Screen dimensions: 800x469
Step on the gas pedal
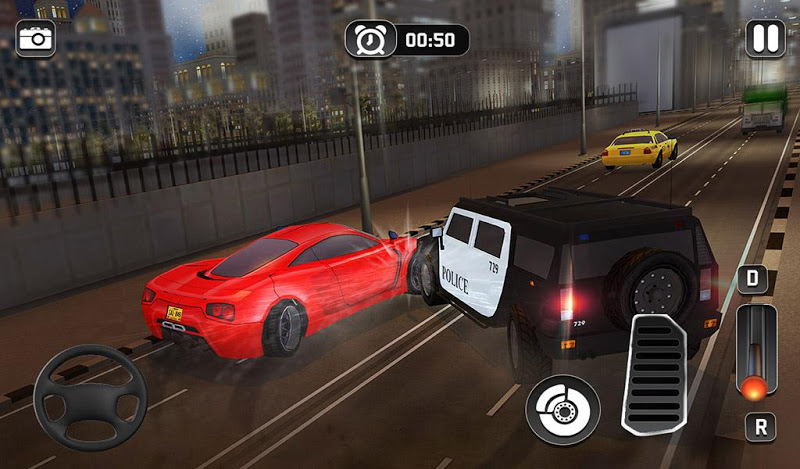coord(654,372)
